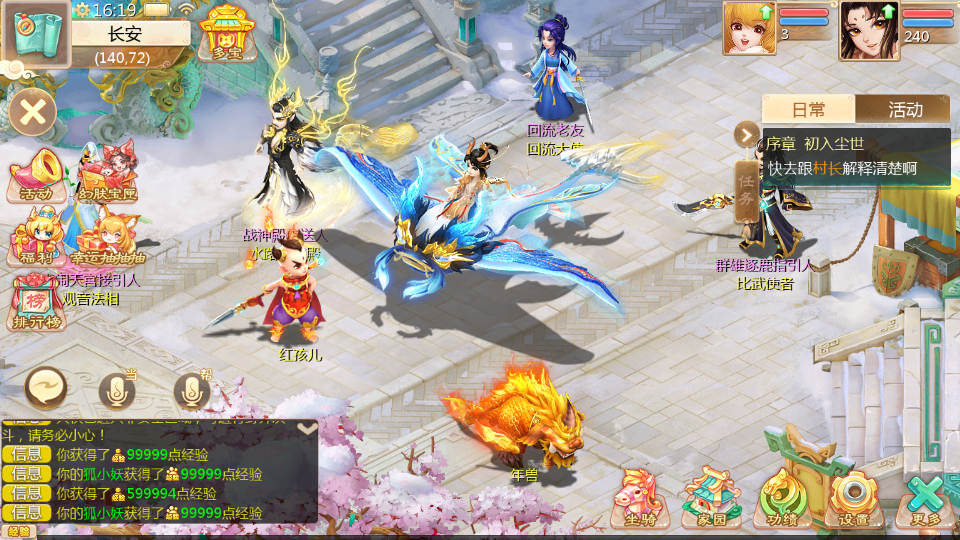This screenshot has width=960, height=540.
Task: Open the world map scroll icon
Action: coord(36,34)
